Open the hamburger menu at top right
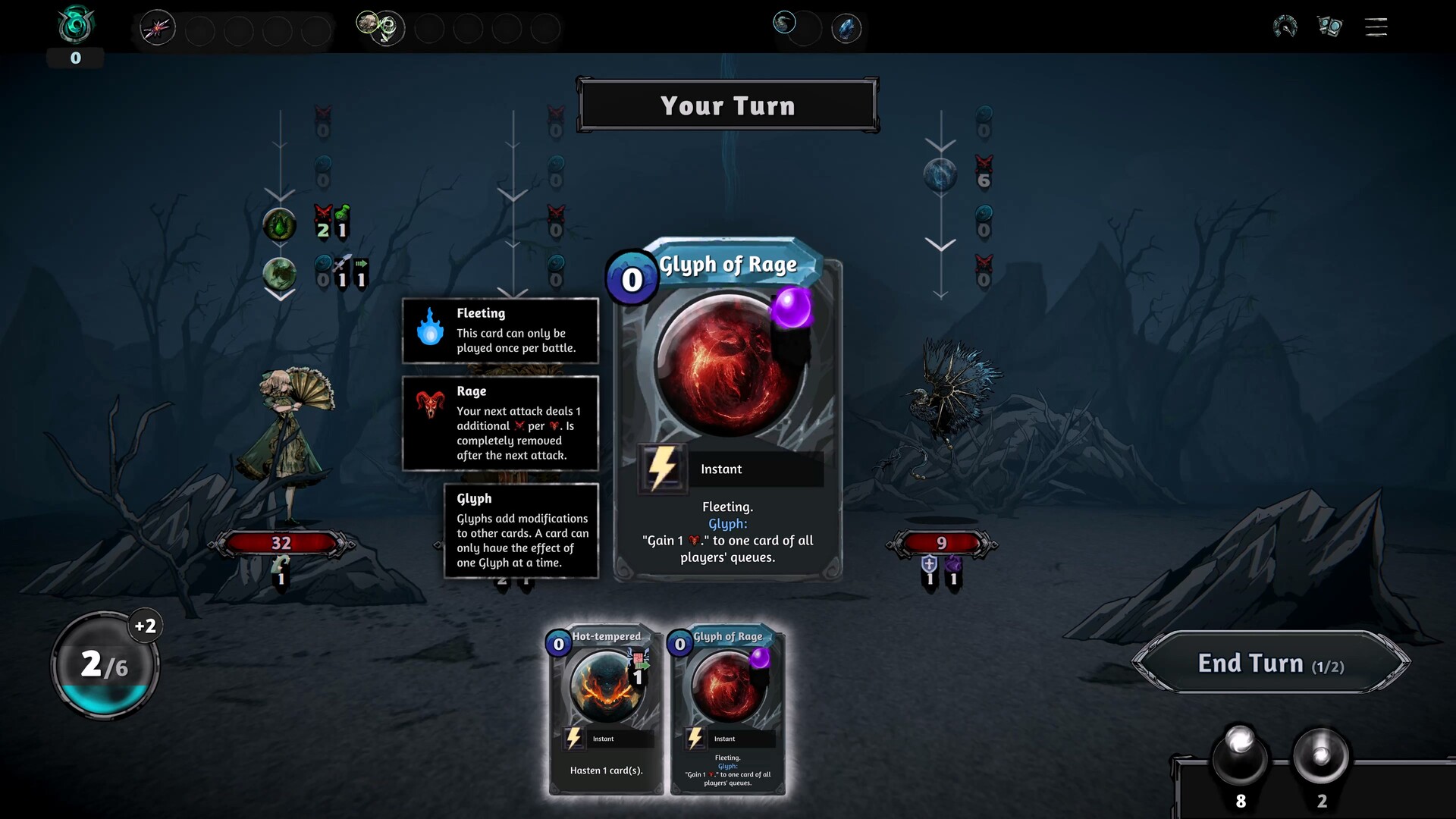This screenshot has height=819, width=1456. [x=1375, y=27]
